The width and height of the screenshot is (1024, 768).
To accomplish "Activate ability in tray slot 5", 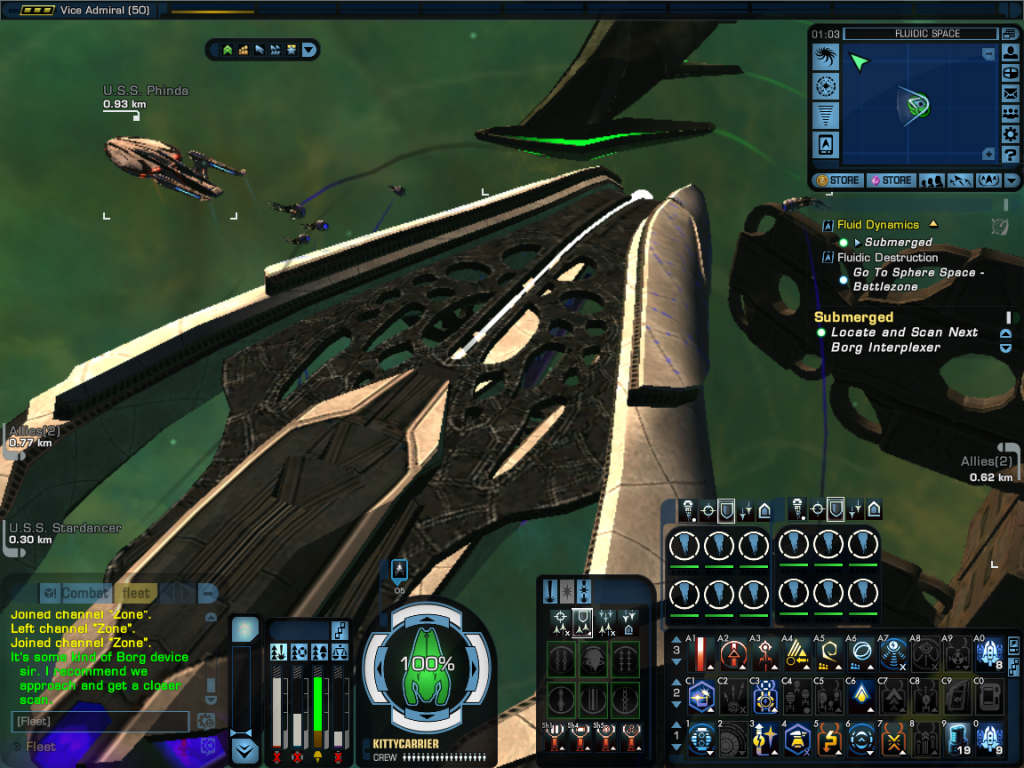I will pos(829,739).
